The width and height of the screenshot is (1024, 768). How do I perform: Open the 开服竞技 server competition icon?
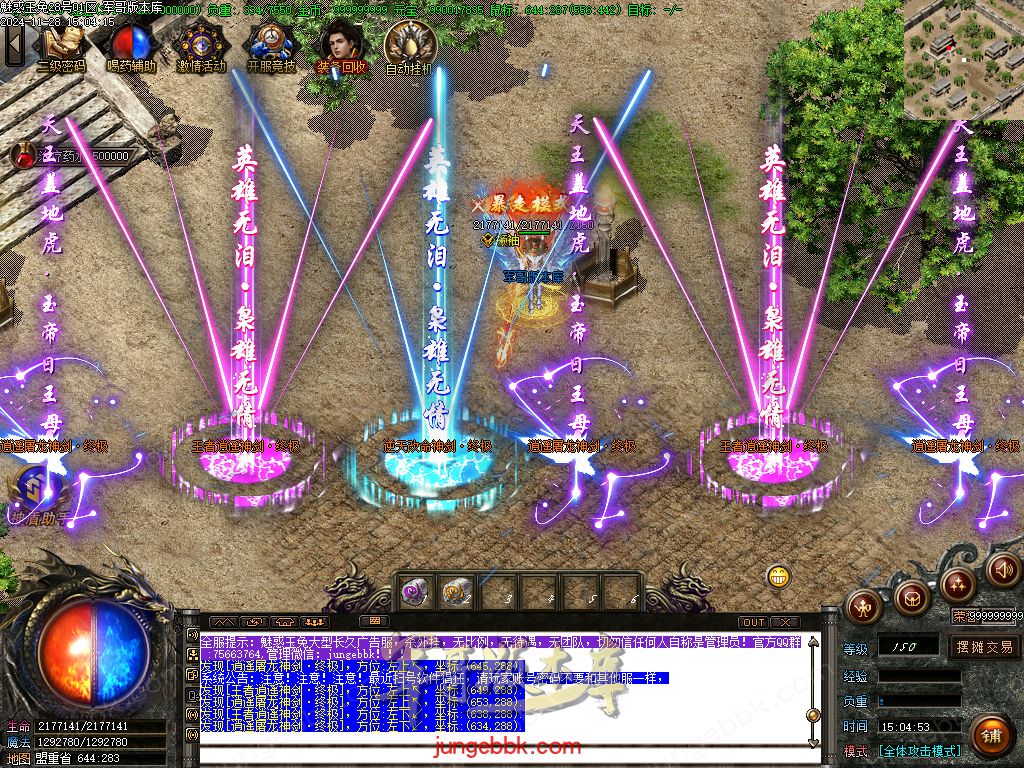271,45
